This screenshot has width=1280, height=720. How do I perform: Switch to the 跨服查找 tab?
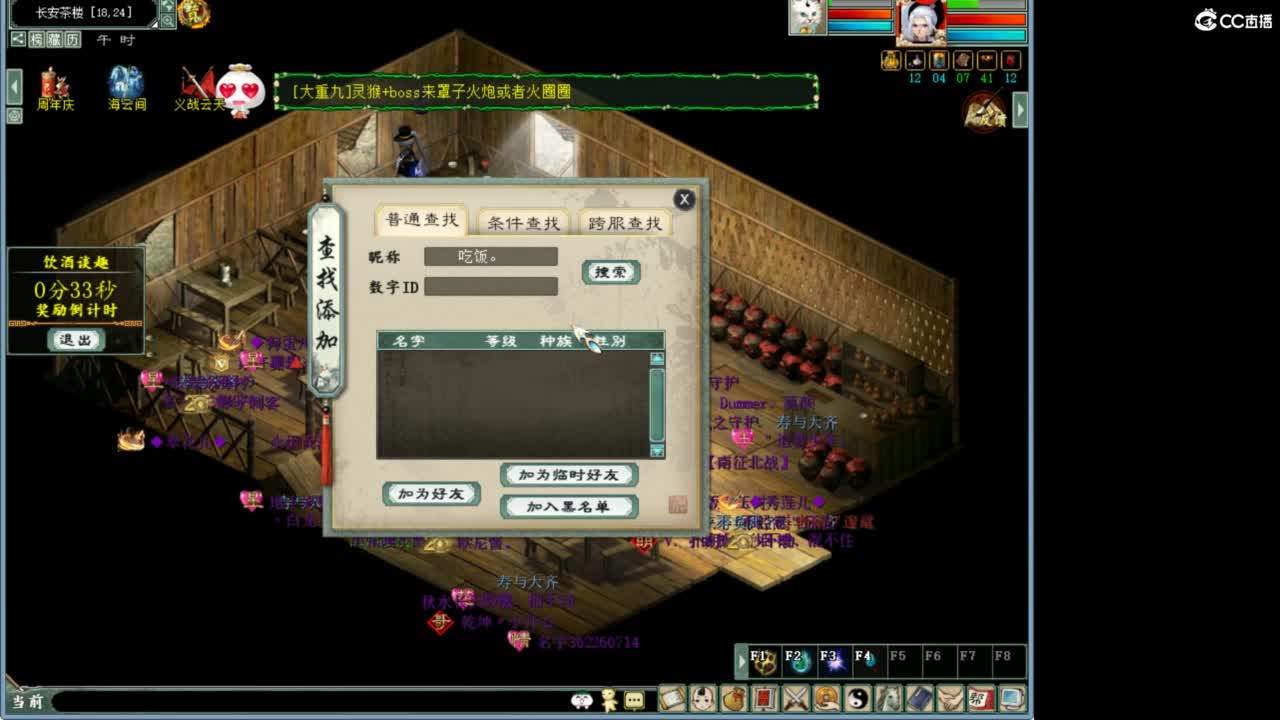point(625,223)
